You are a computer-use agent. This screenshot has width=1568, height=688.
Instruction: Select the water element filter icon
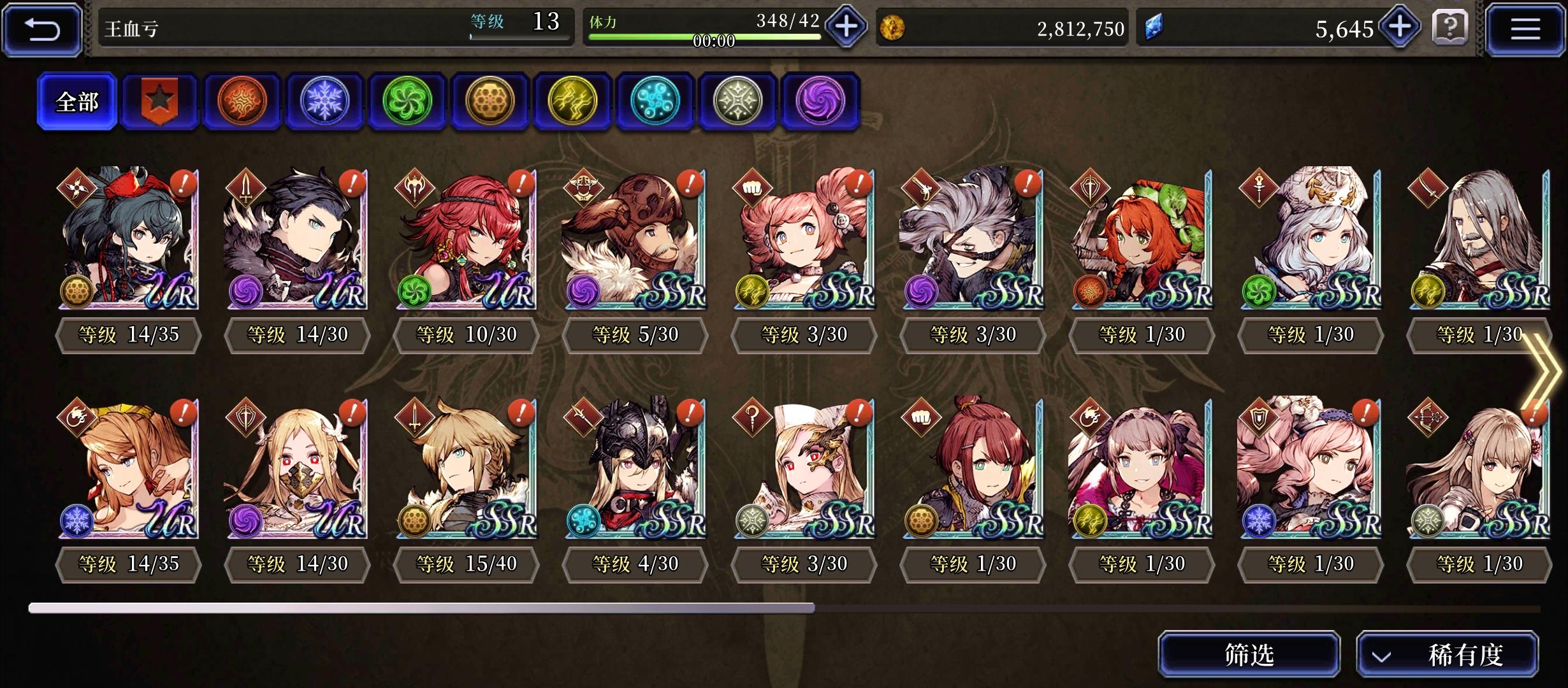click(x=655, y=102)
